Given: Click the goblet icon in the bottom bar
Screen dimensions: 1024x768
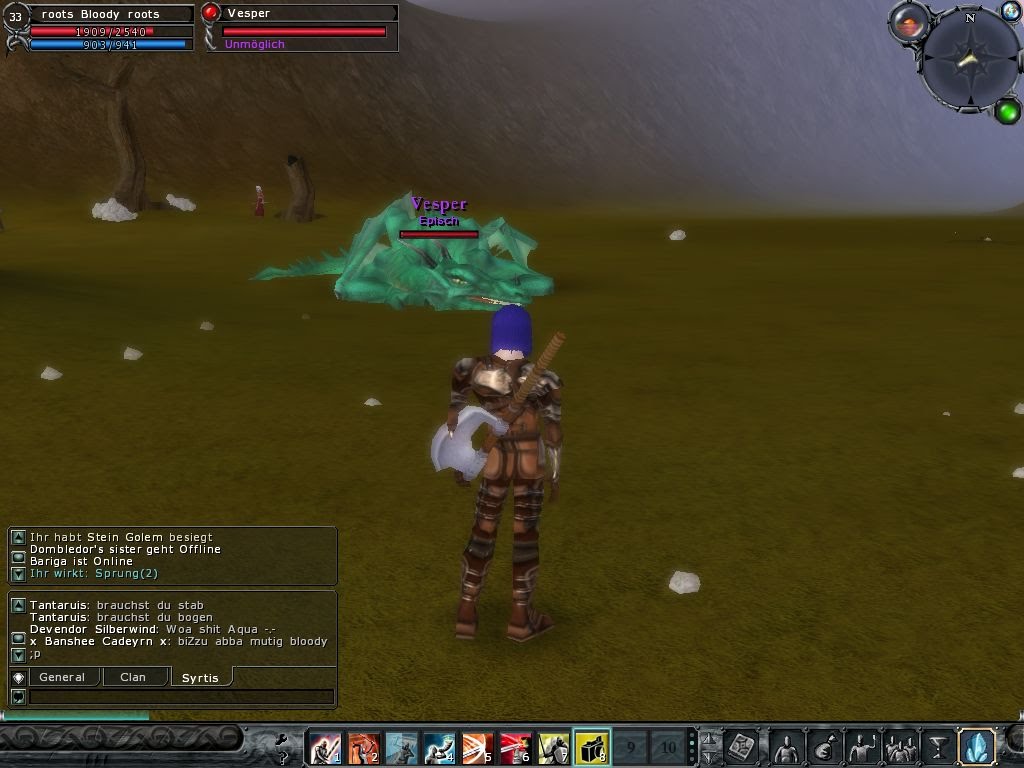Looking at the screenshot, I should 938,747.
